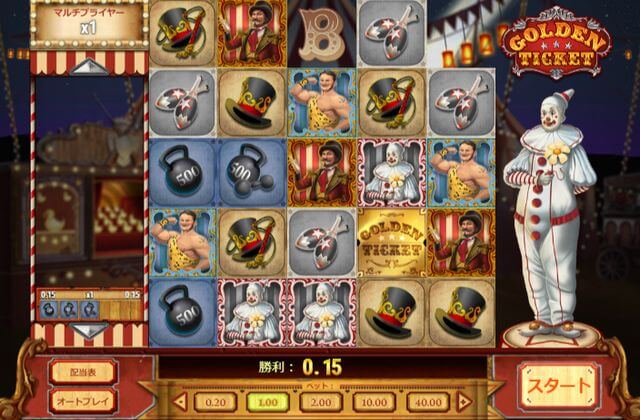The image size is (640, 420).
Task: Set the bet to 2.00
Action: point(321,401)
